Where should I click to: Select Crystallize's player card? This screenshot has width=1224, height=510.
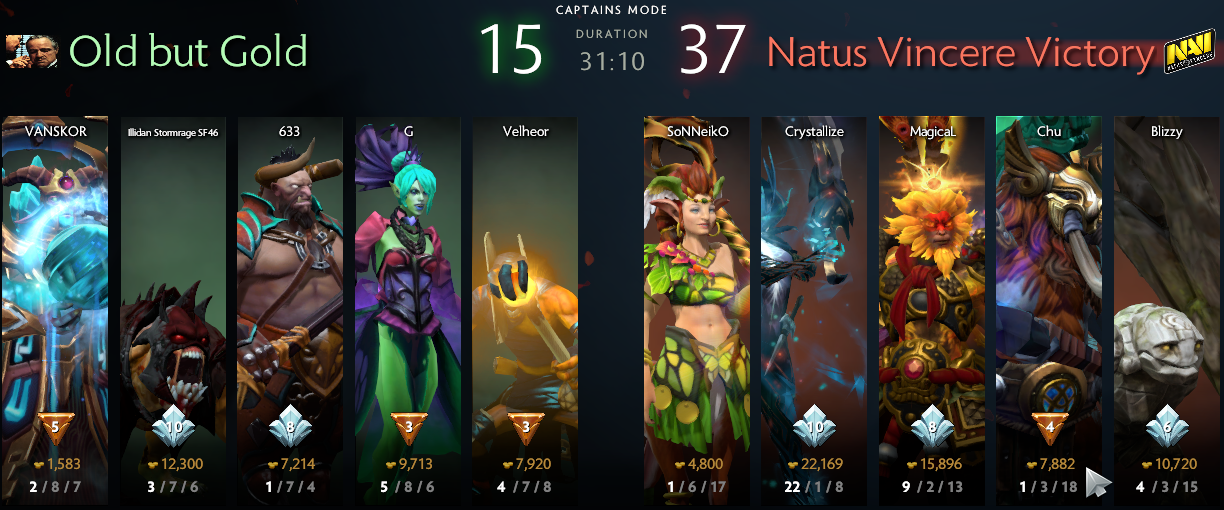(814, 300)
